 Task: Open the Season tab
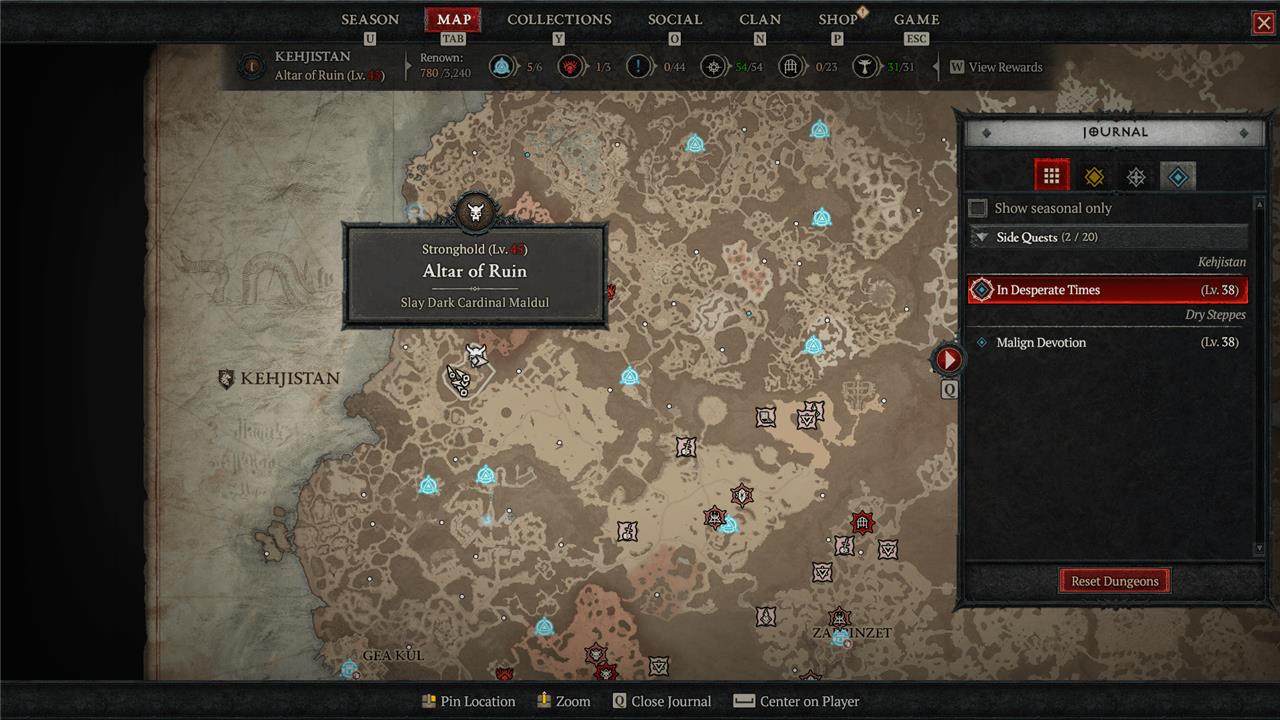click(x=370, y=20)
